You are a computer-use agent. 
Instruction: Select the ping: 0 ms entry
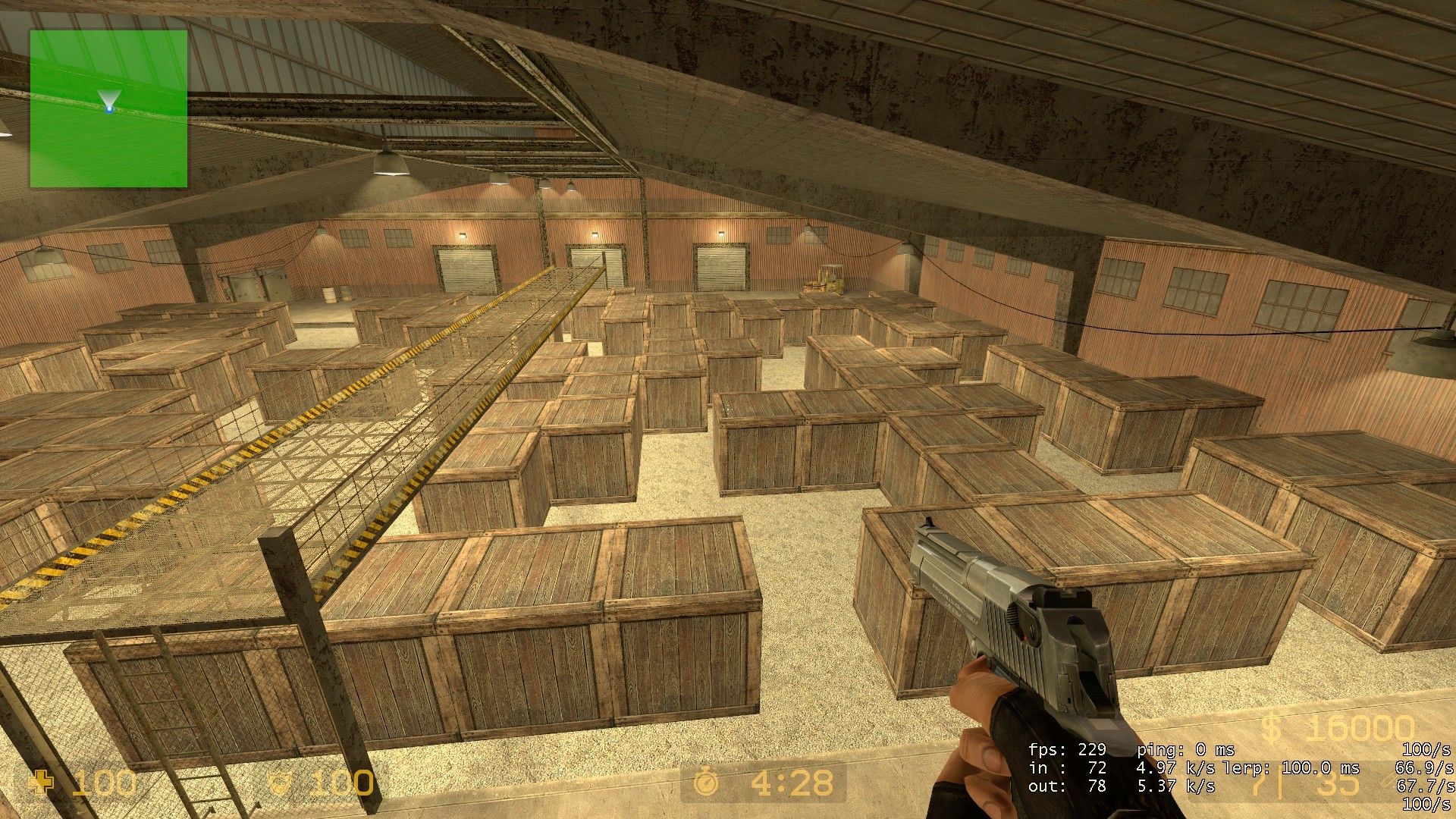[x=1187, y=751]
